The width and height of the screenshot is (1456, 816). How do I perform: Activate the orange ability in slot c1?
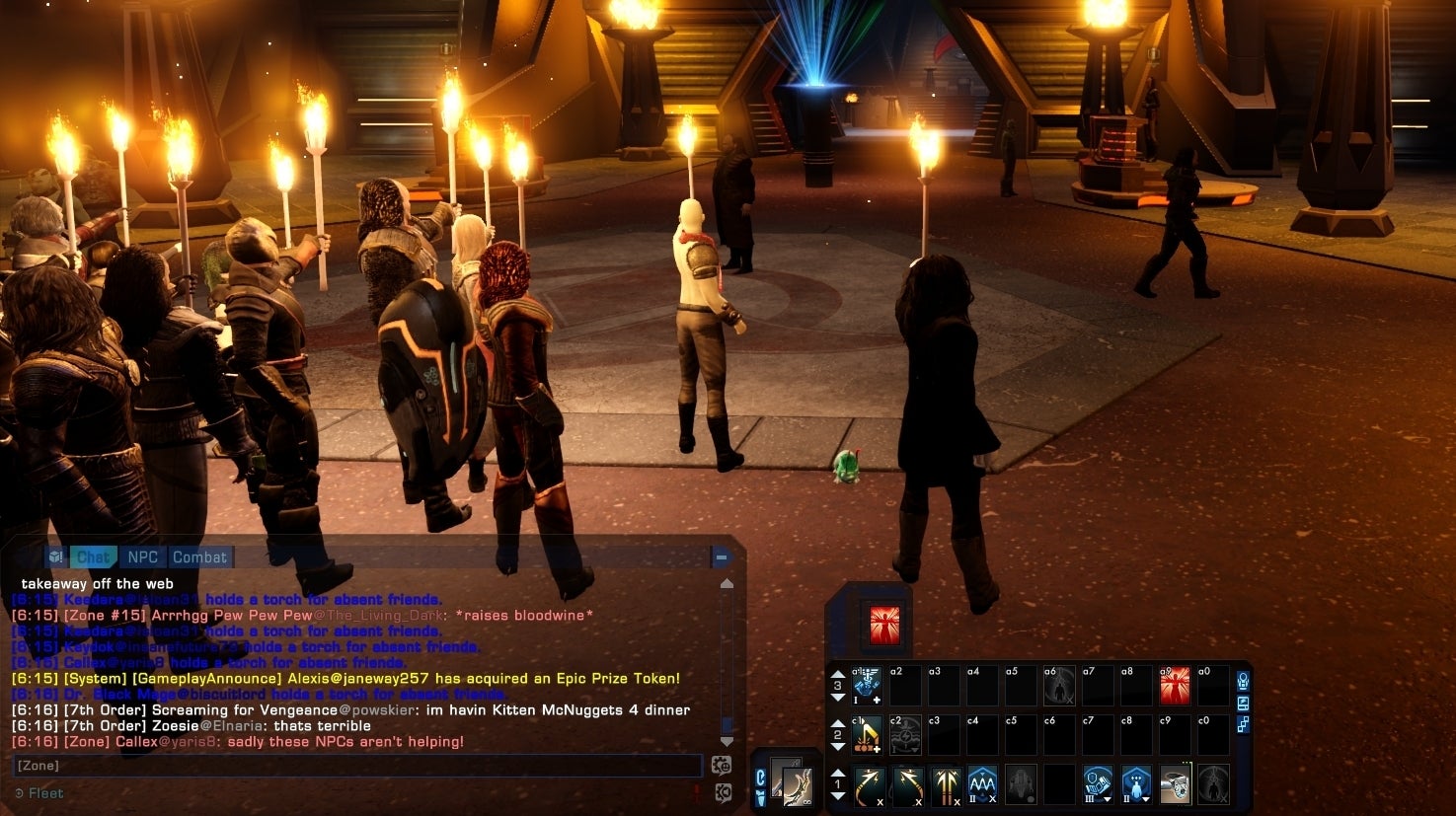click(867, 734)
